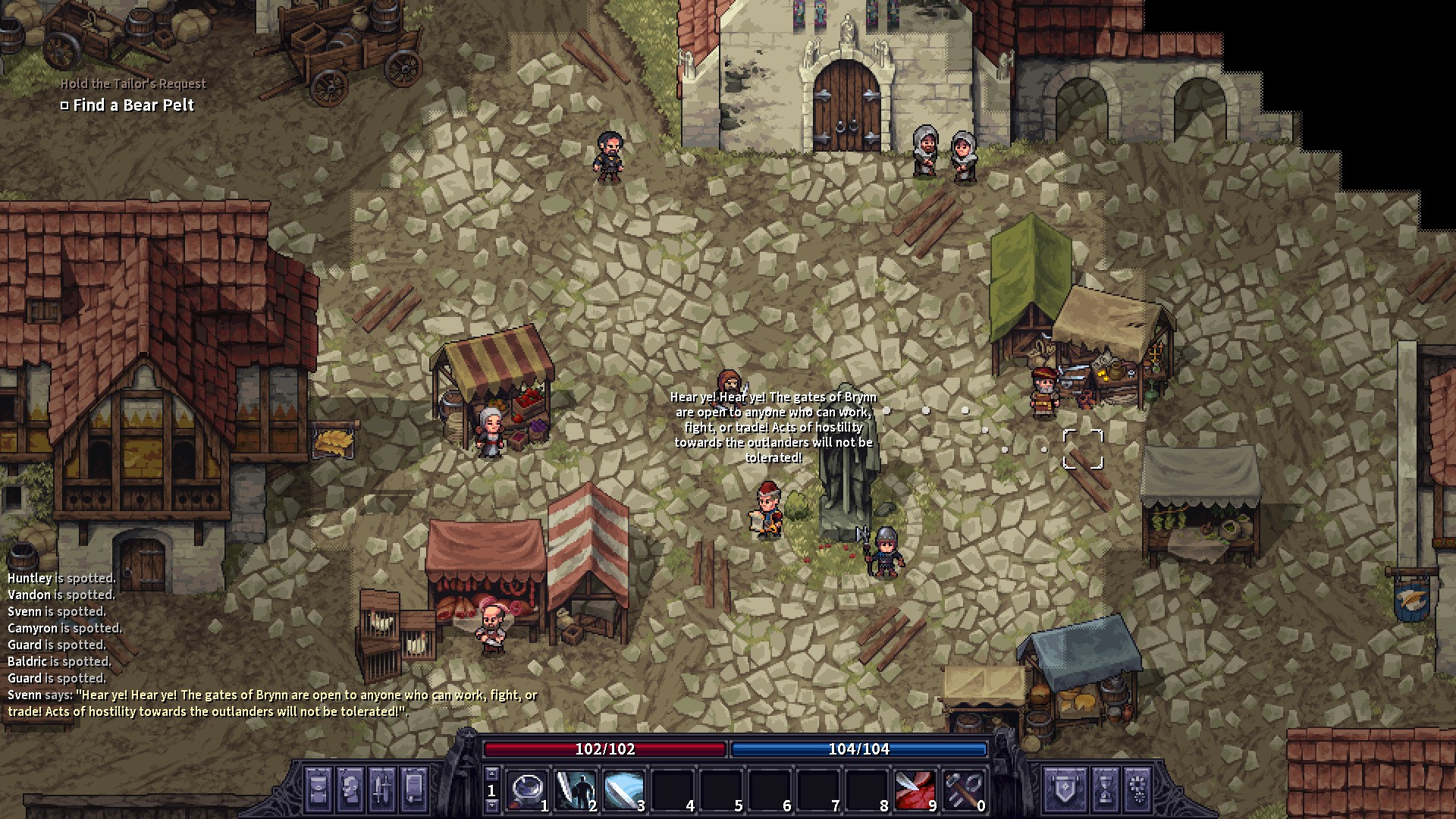Open the journal page button
1456x819 pixels.
pos(414,788)
